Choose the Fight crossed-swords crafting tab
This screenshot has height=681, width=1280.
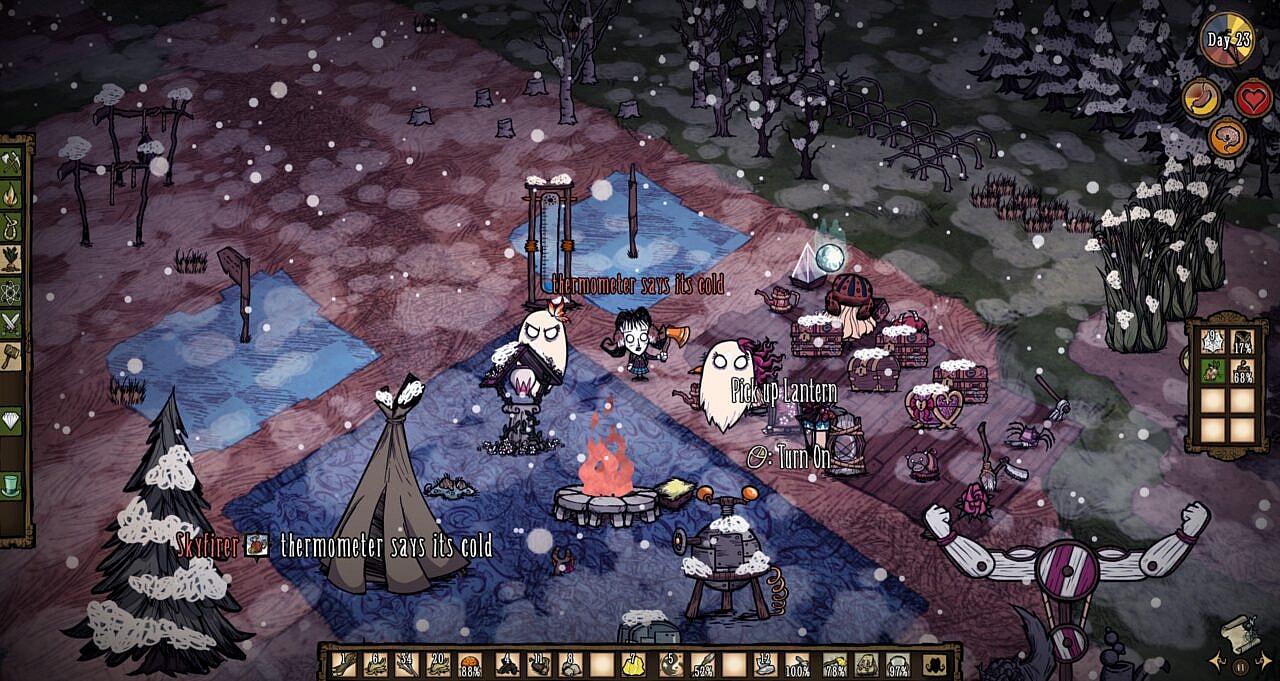click(11, 322)
